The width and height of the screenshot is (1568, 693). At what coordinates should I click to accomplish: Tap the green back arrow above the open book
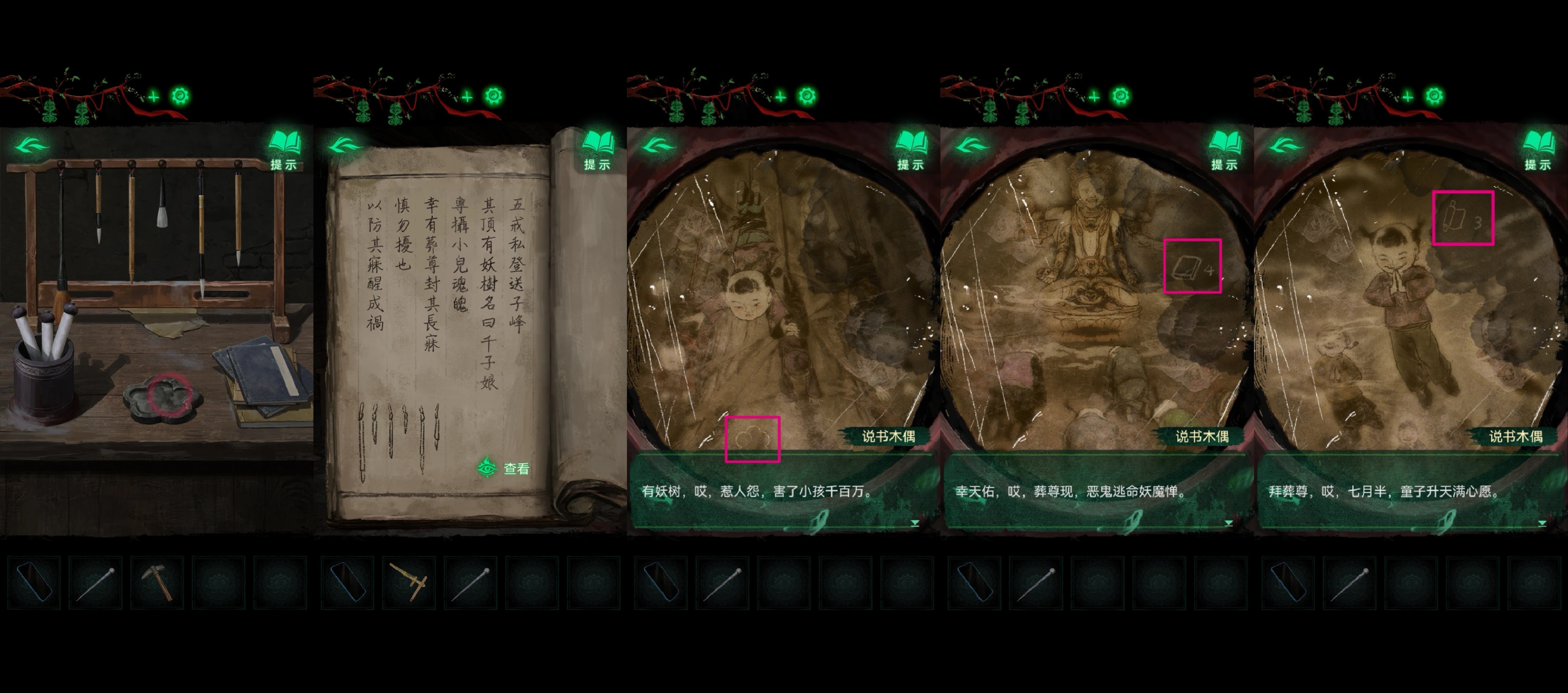click(345, 146)
